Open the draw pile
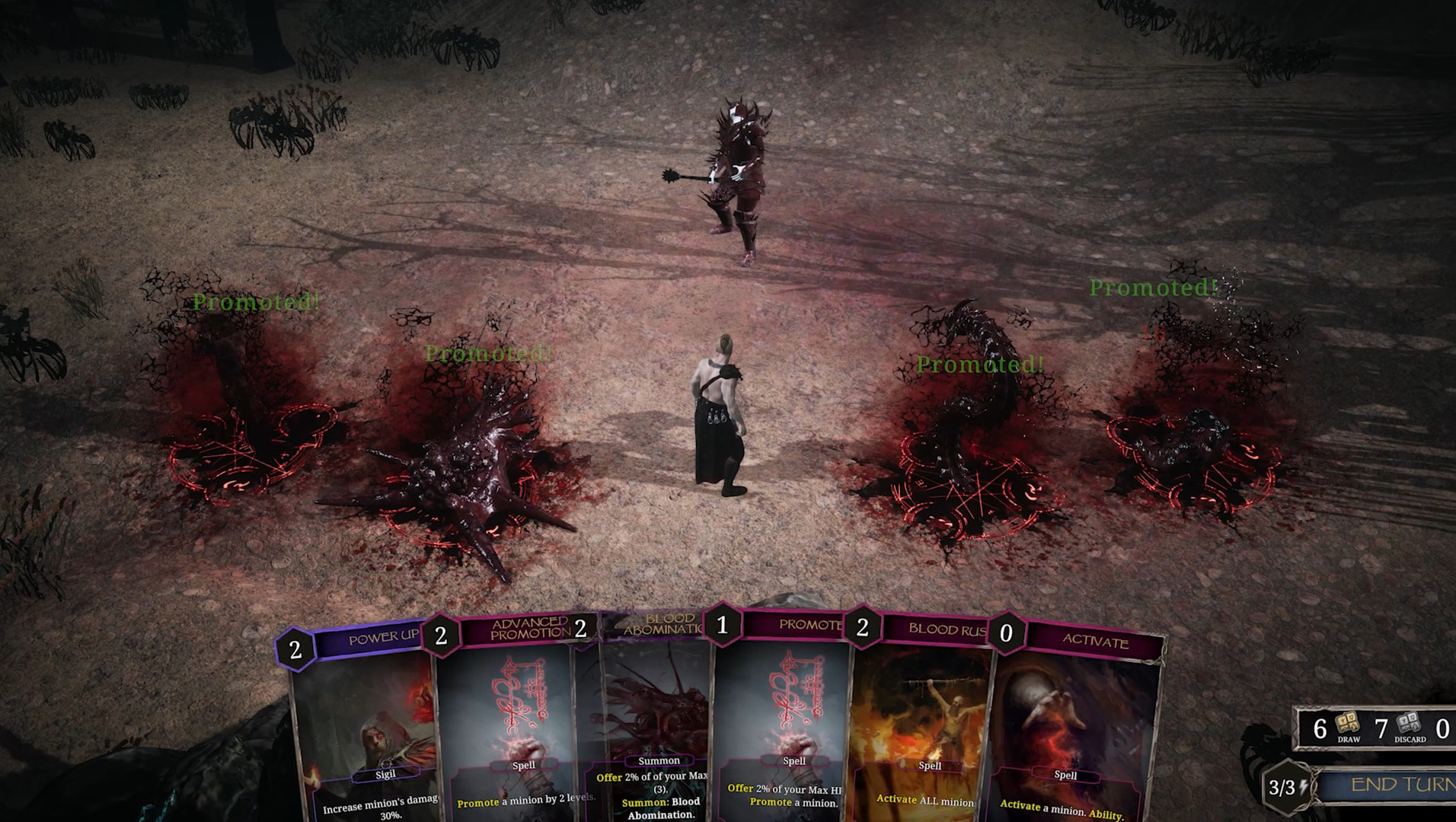 coord(1347,728)
